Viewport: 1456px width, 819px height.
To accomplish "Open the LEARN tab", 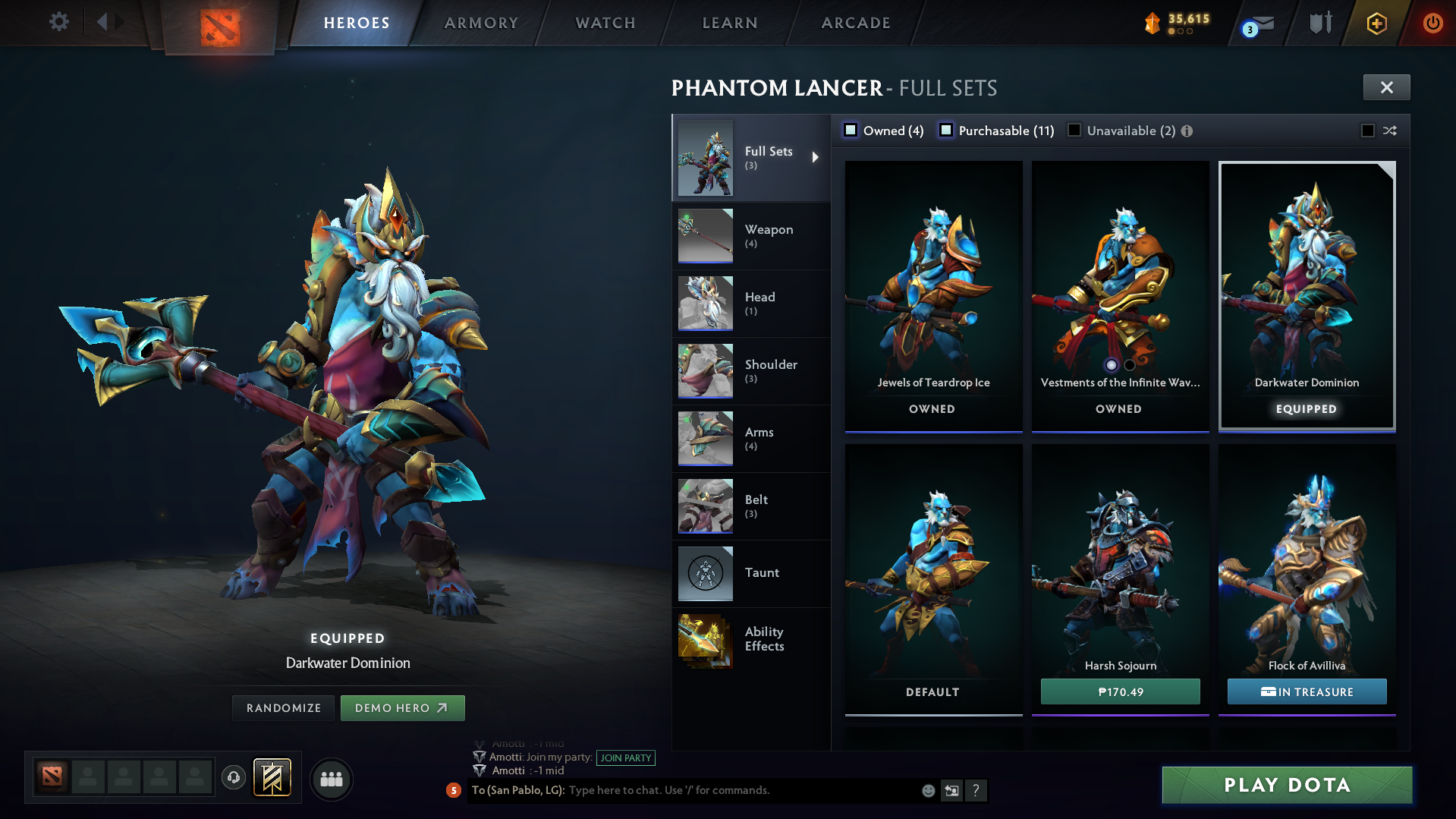I will tap(728, 23).
